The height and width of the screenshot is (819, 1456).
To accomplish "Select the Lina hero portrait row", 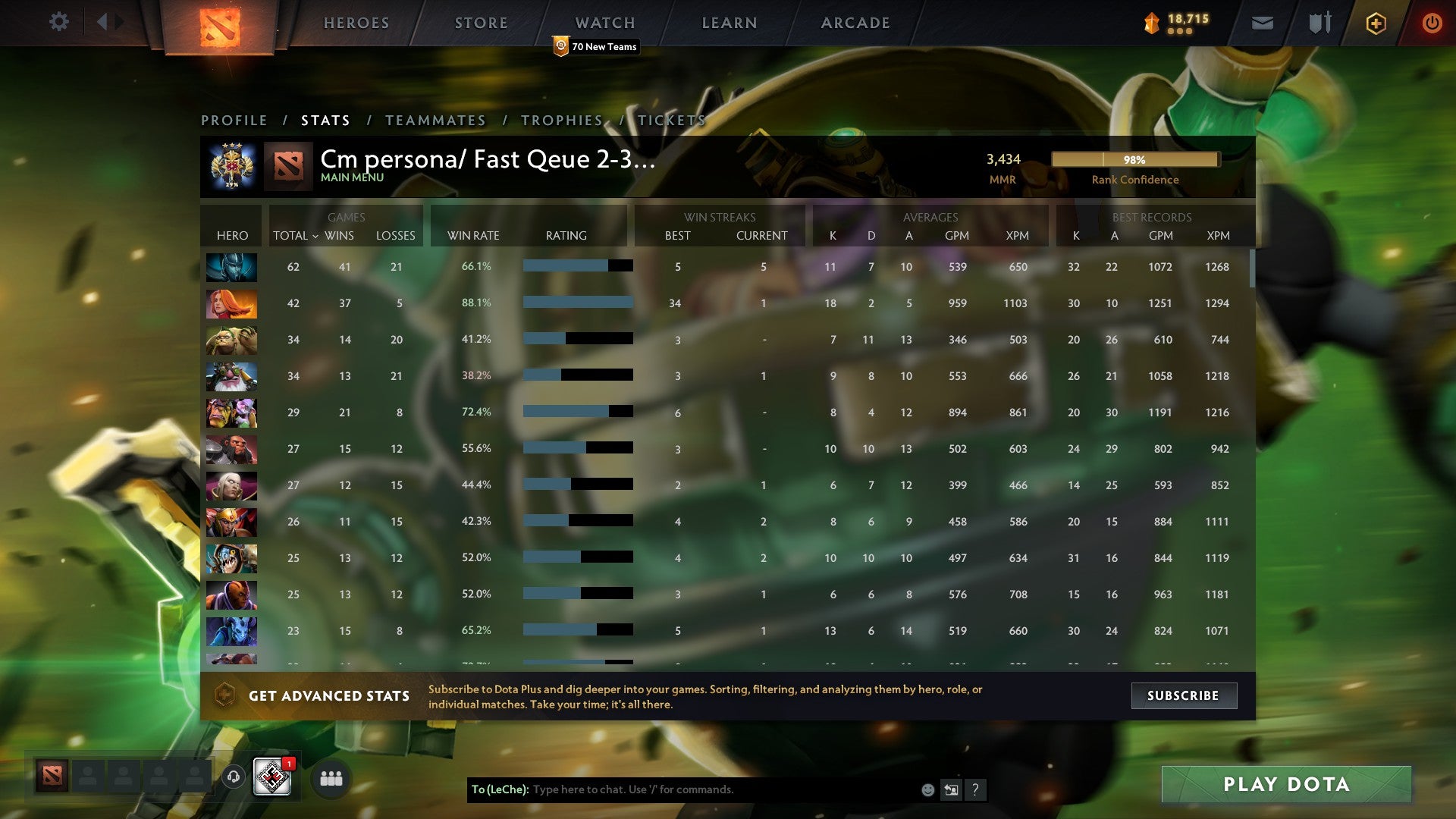I will pyautogui.click(x=232, y=303).
